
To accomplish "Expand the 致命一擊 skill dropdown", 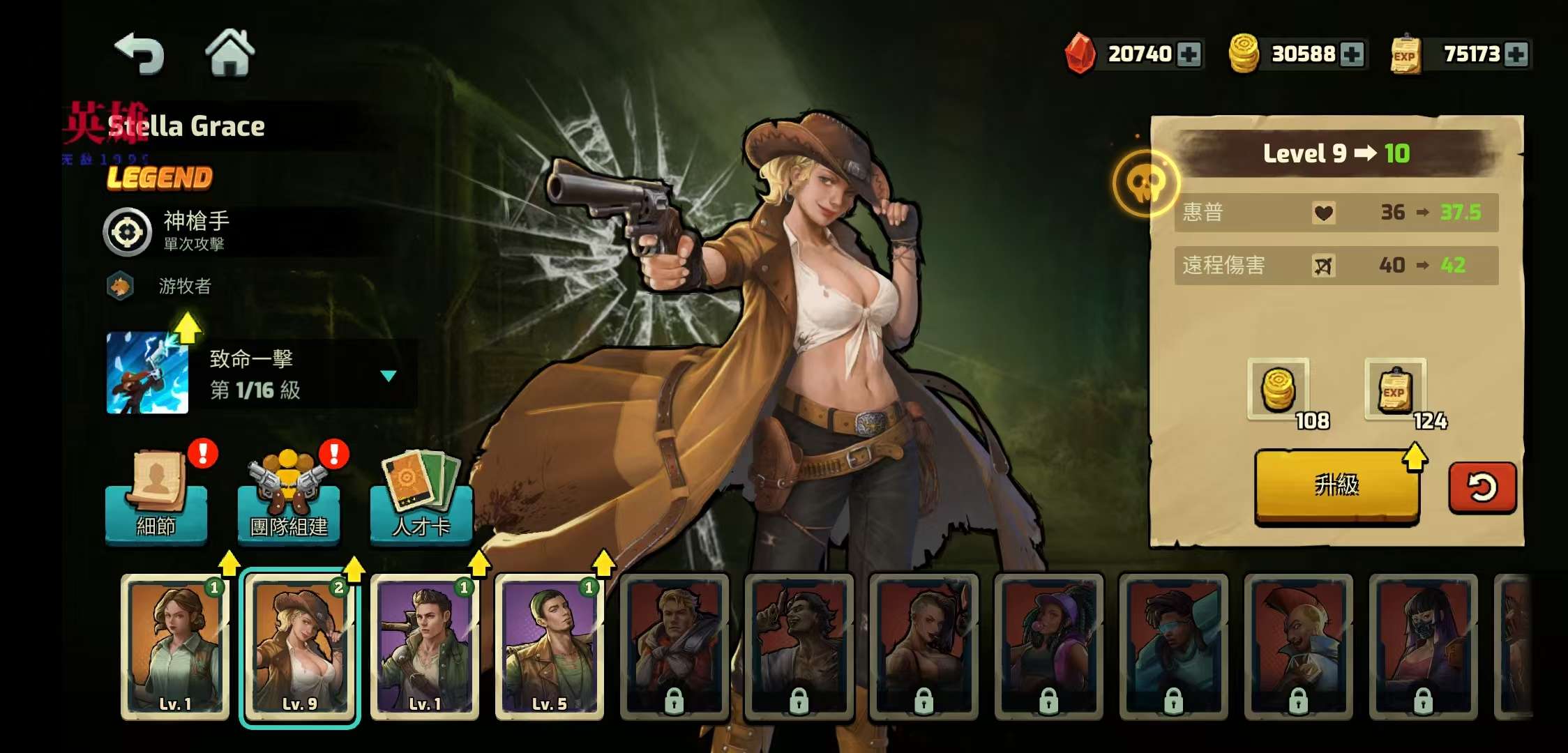I will 389,376.
